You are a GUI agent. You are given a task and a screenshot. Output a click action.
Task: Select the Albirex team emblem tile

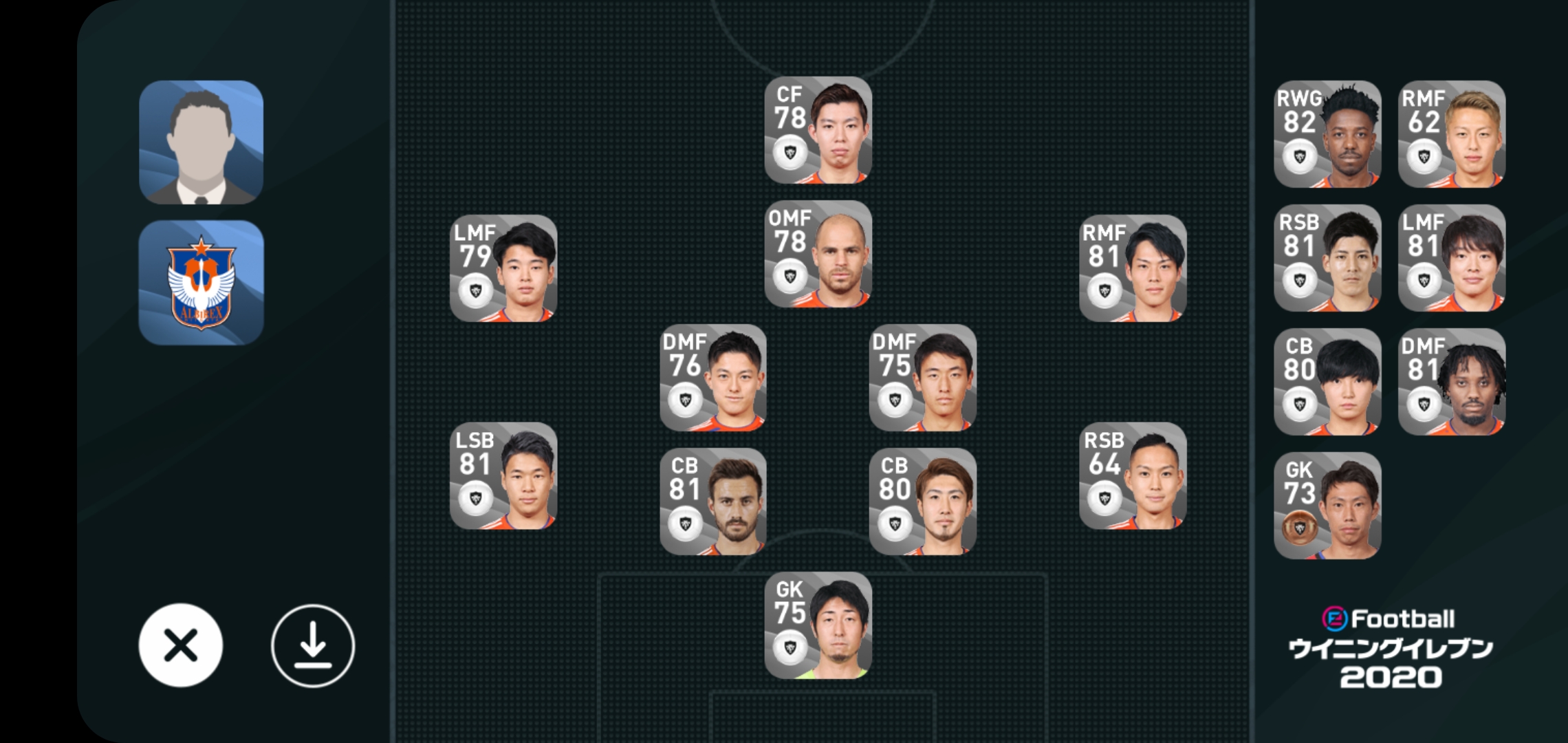pyautogui.click(x=201, y=282)
